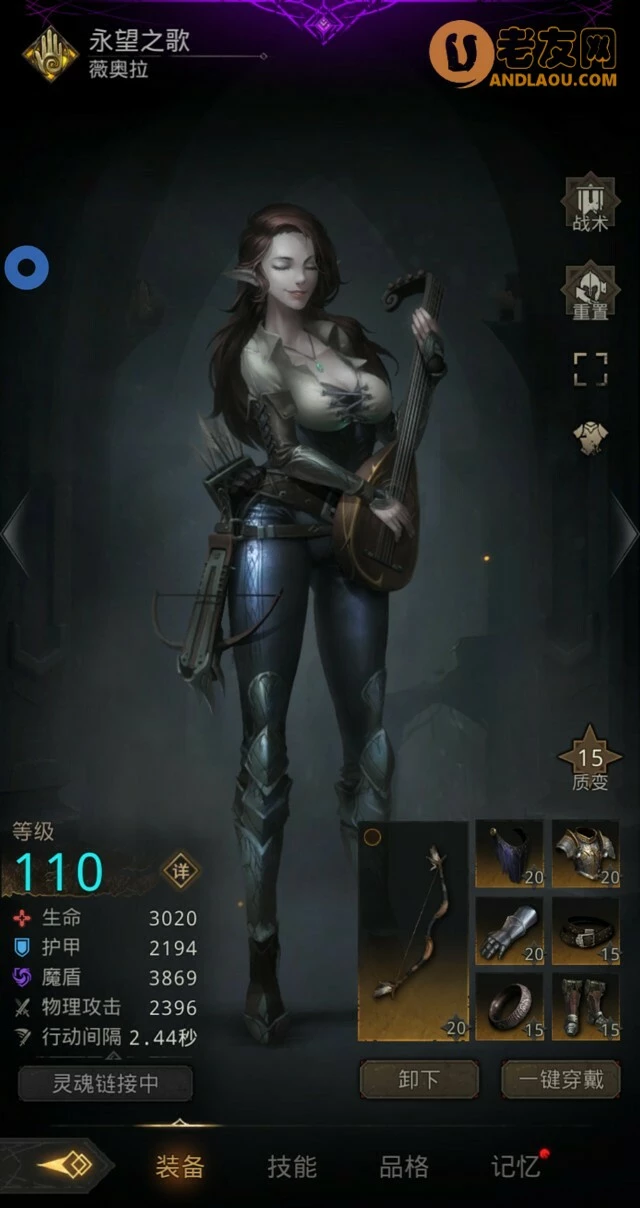
Task: Select the leather belt slot
Action: point(587,931)
